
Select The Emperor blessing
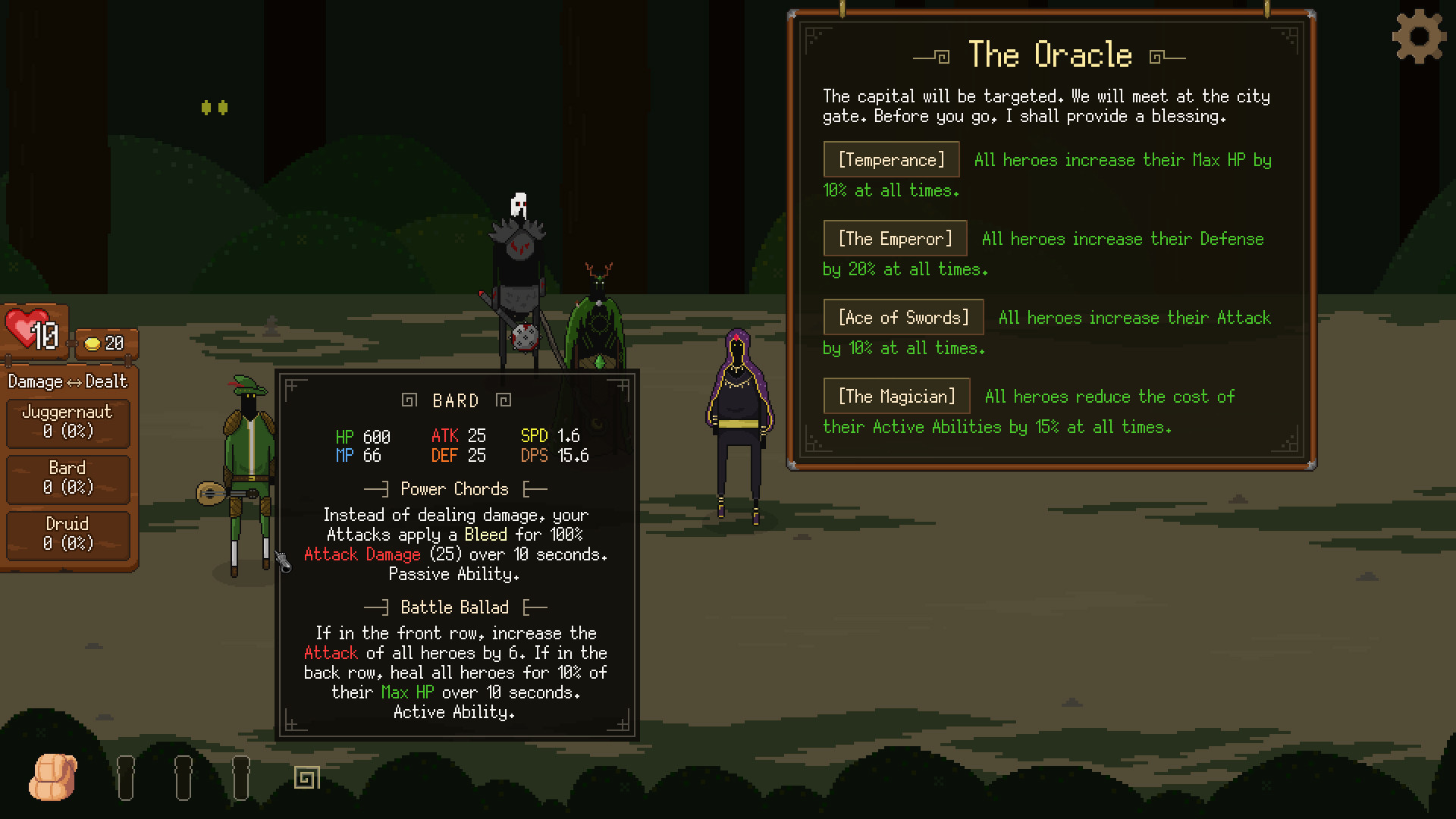tap(895, 239)
